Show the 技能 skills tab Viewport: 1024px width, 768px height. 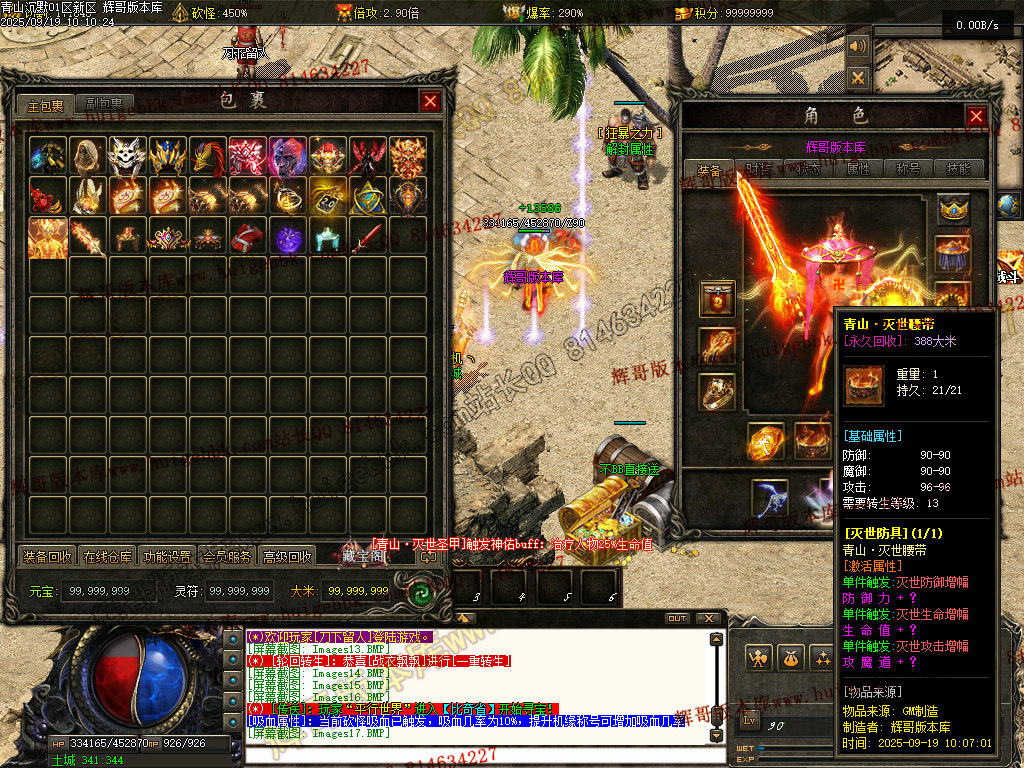[x=959, y=169]
